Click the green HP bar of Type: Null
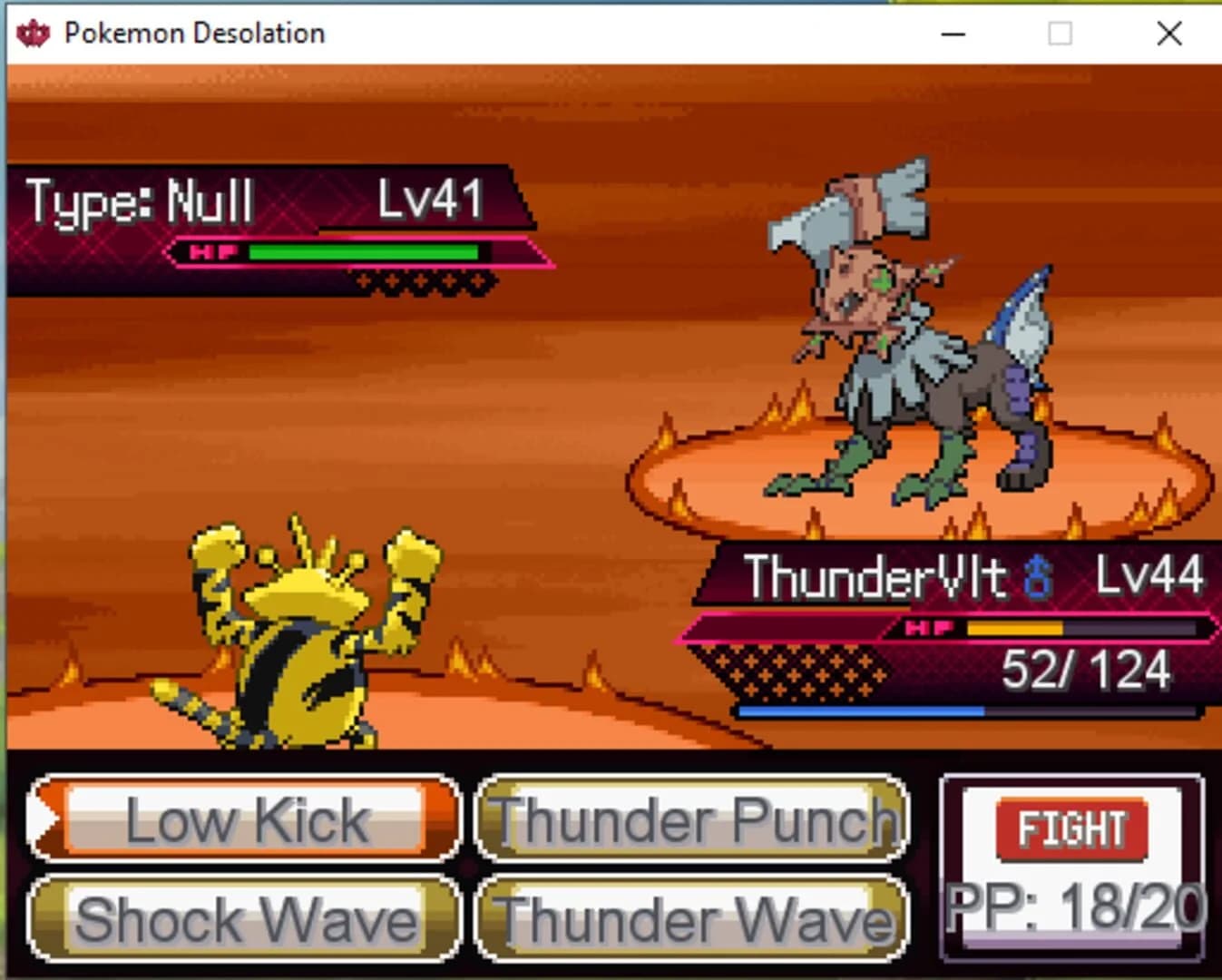 tap(363, 251)
